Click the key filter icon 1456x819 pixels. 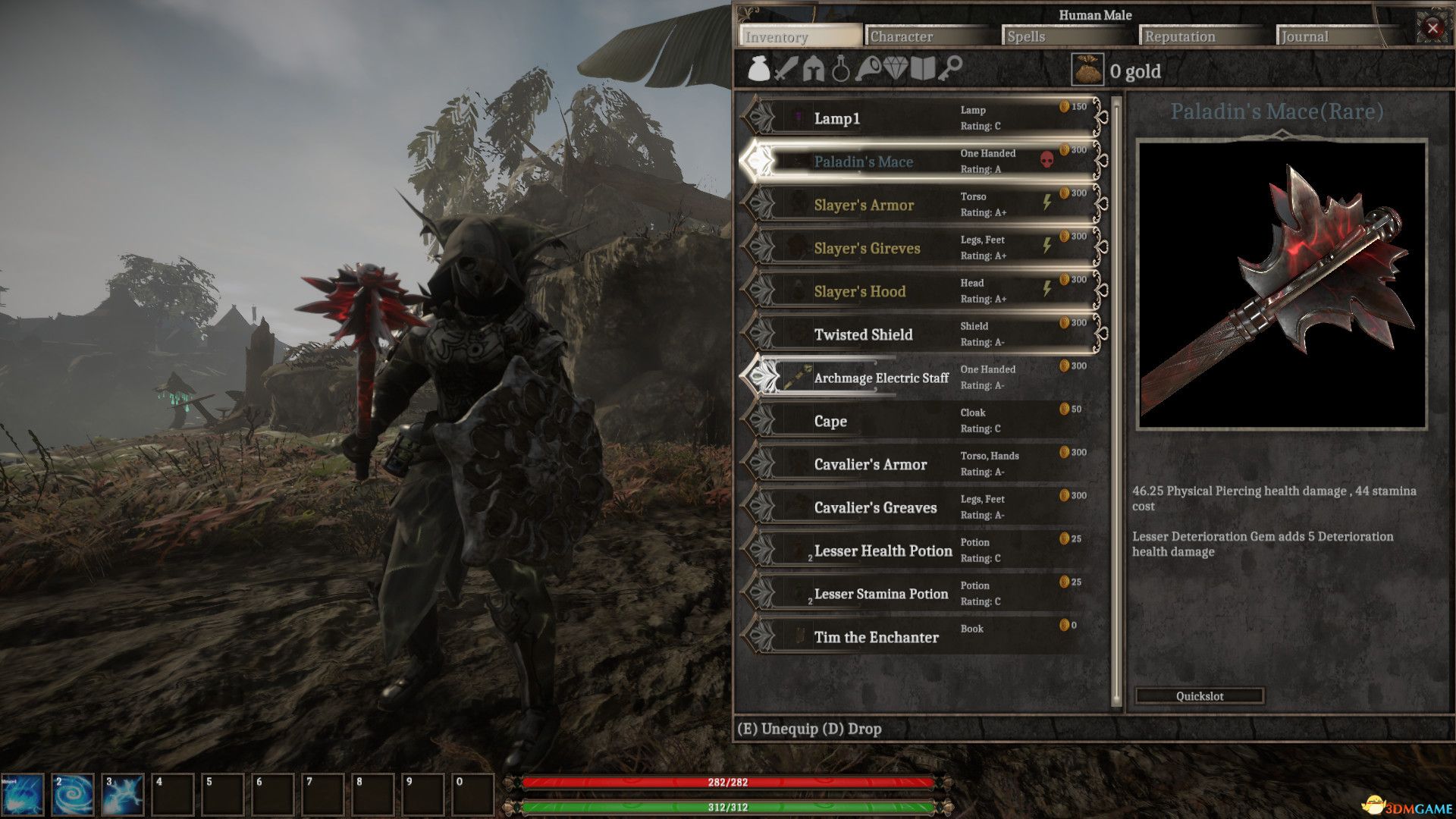click(x=950, y=70)
